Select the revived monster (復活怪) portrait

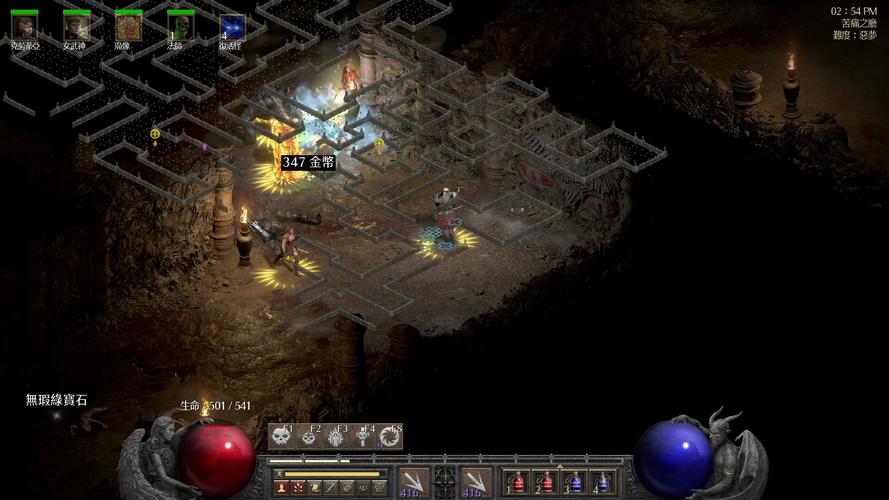pyautogui.click(x=232, y=27)
